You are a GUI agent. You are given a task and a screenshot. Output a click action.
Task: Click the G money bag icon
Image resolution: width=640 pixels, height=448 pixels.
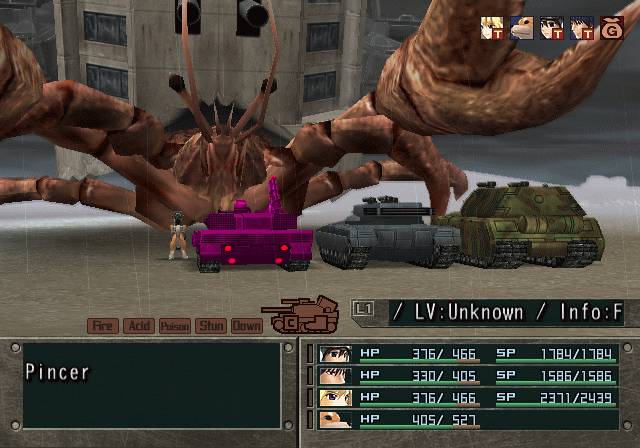[611, 28]
